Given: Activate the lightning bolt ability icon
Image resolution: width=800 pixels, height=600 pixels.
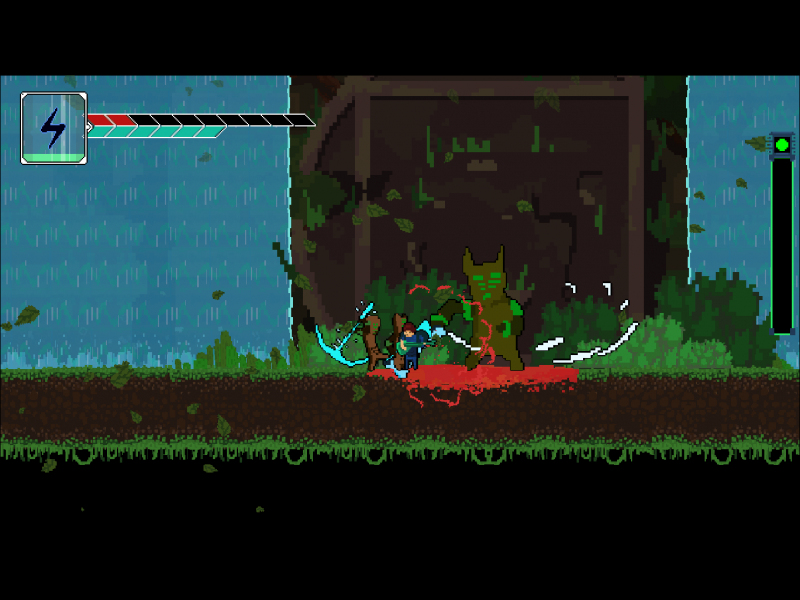Looking at the screenshot, I should point(53,127).
